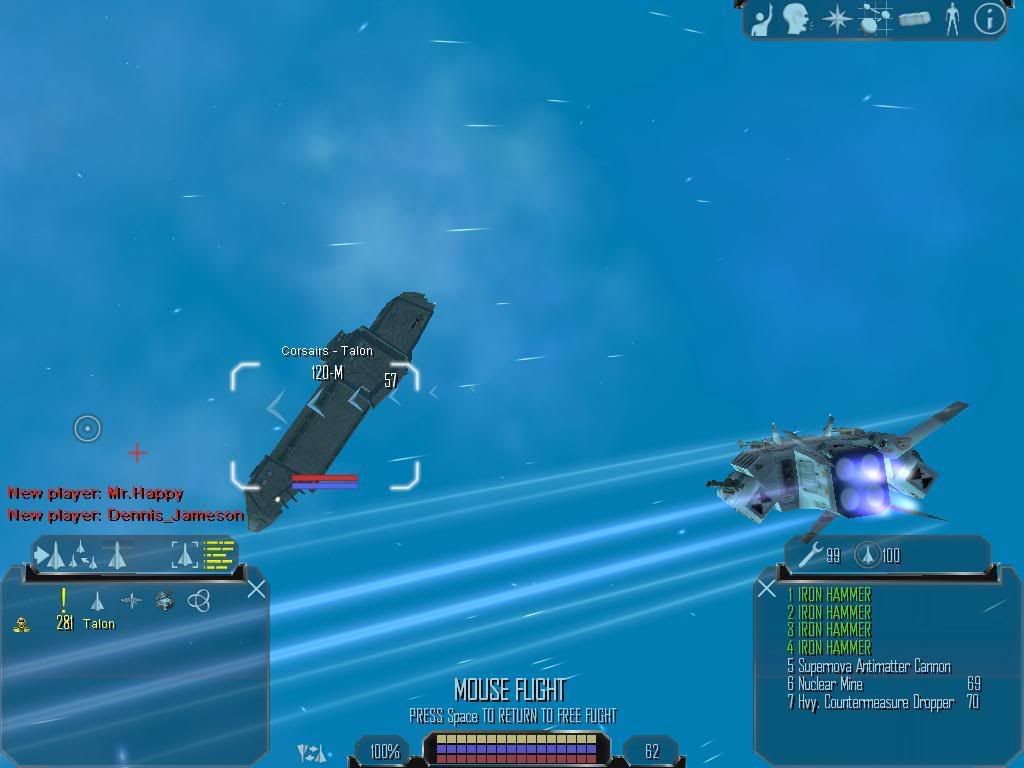Image resolution: width=1024 pixels, height=768 pixels.
Task: Open the information (i) panel
Action: [x=989, y=18]
